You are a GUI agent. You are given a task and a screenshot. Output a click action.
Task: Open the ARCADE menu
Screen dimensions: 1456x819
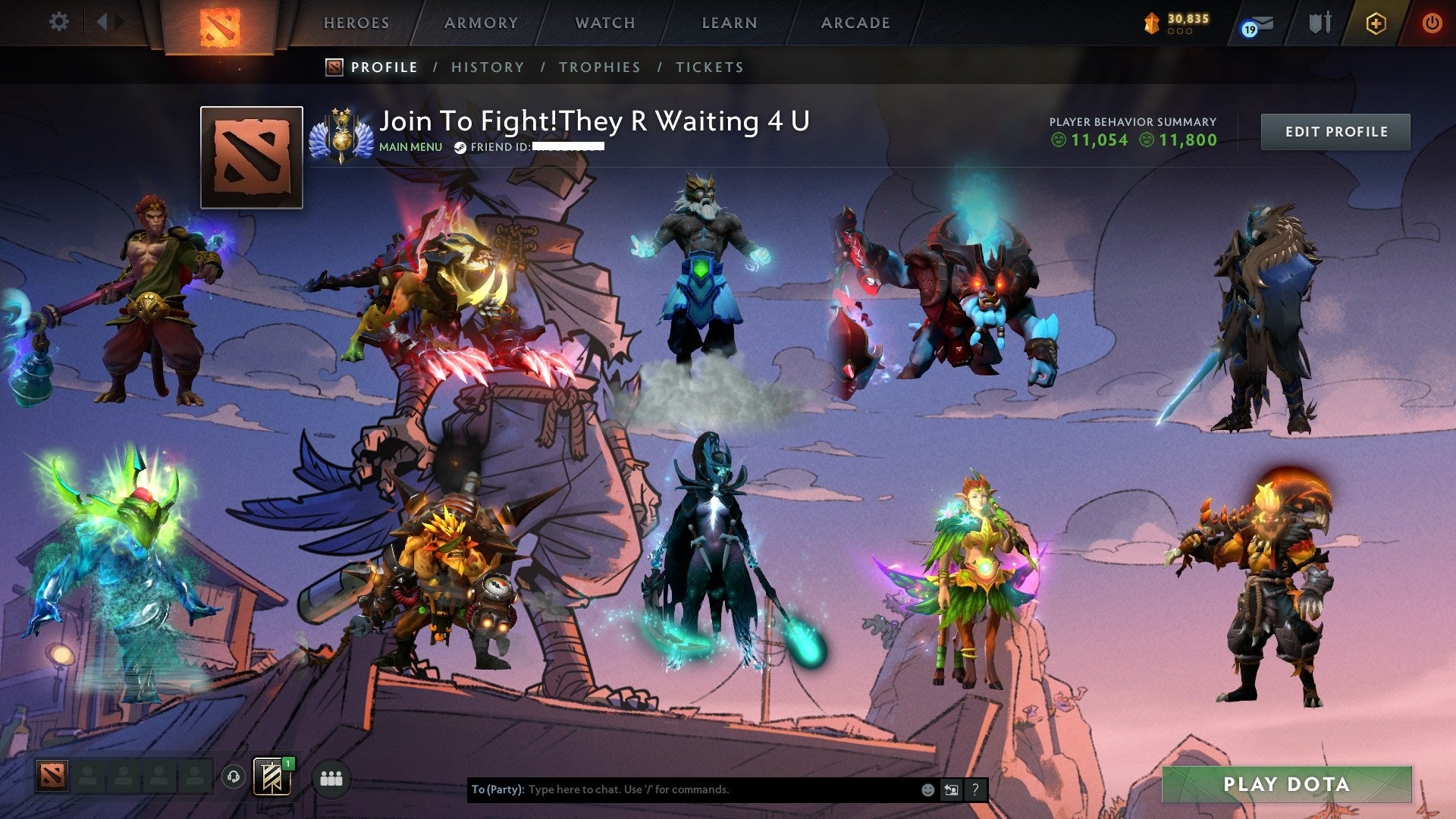tap(854, 23)
